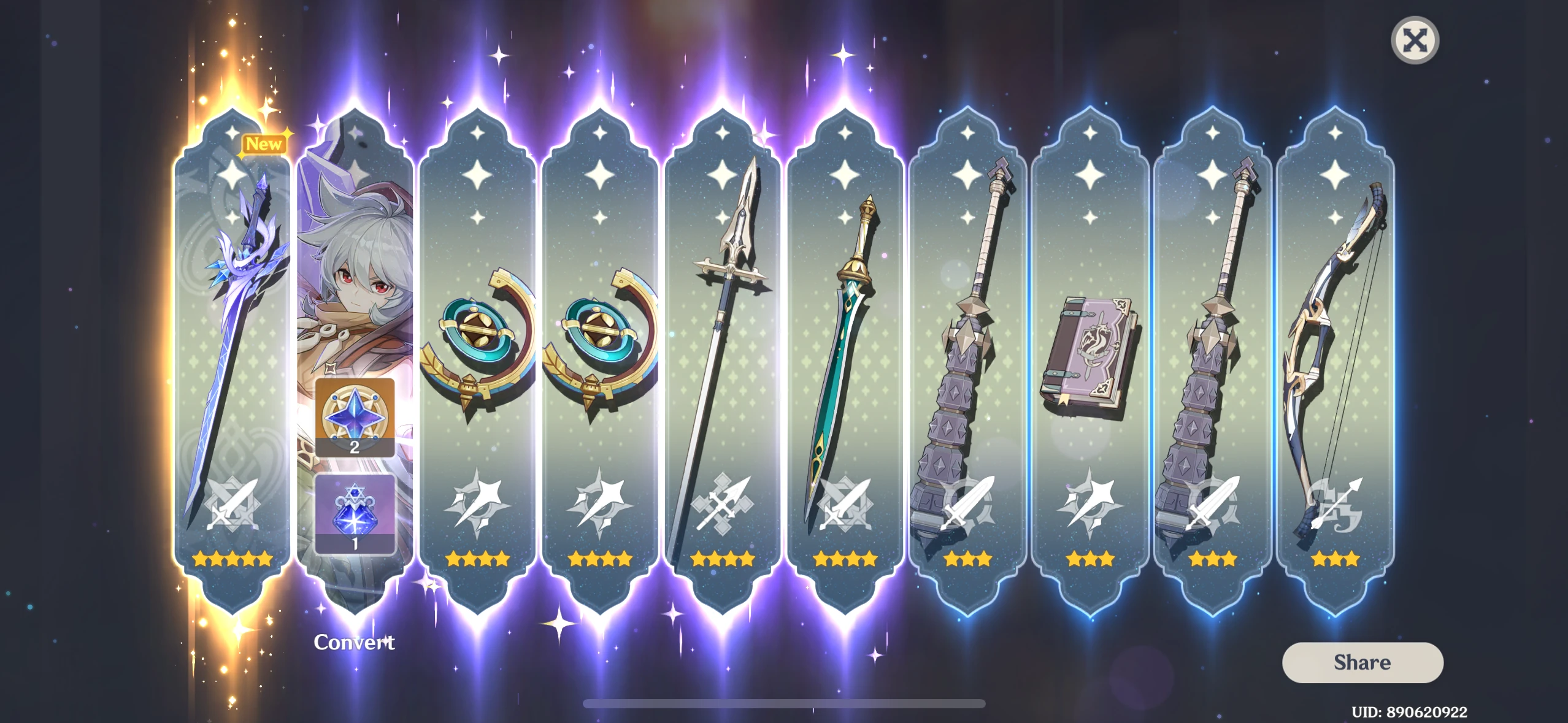Click the Share button
This screenshot has height=723, width=1568.
(x=1362, y=663)
